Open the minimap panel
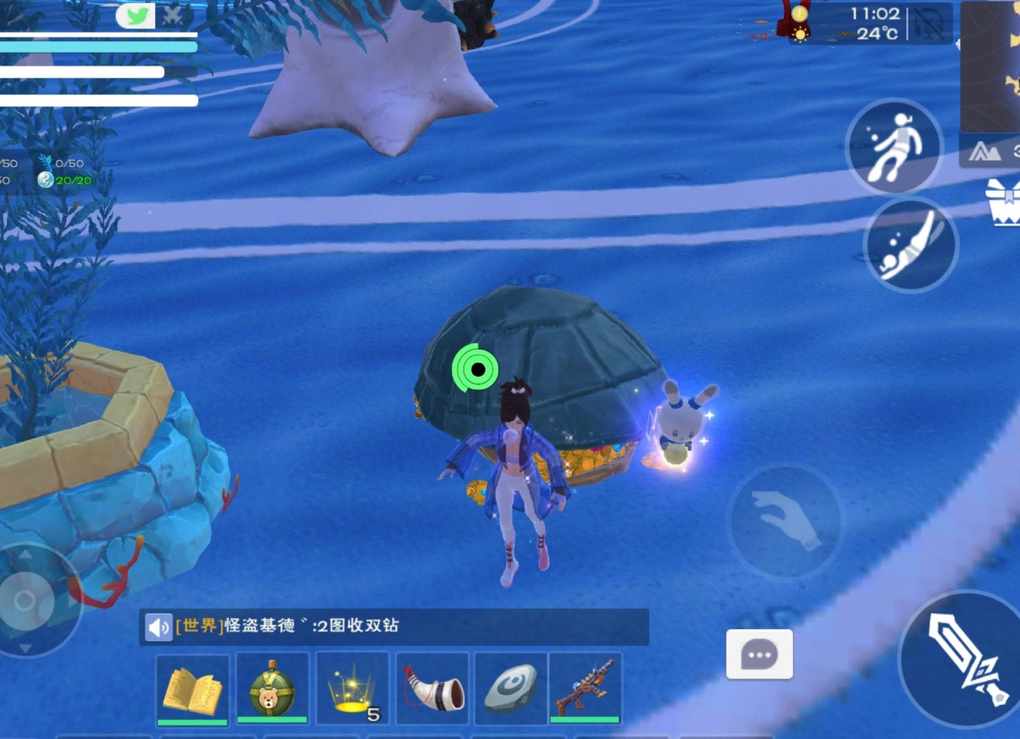 click(x=990, y=66)
